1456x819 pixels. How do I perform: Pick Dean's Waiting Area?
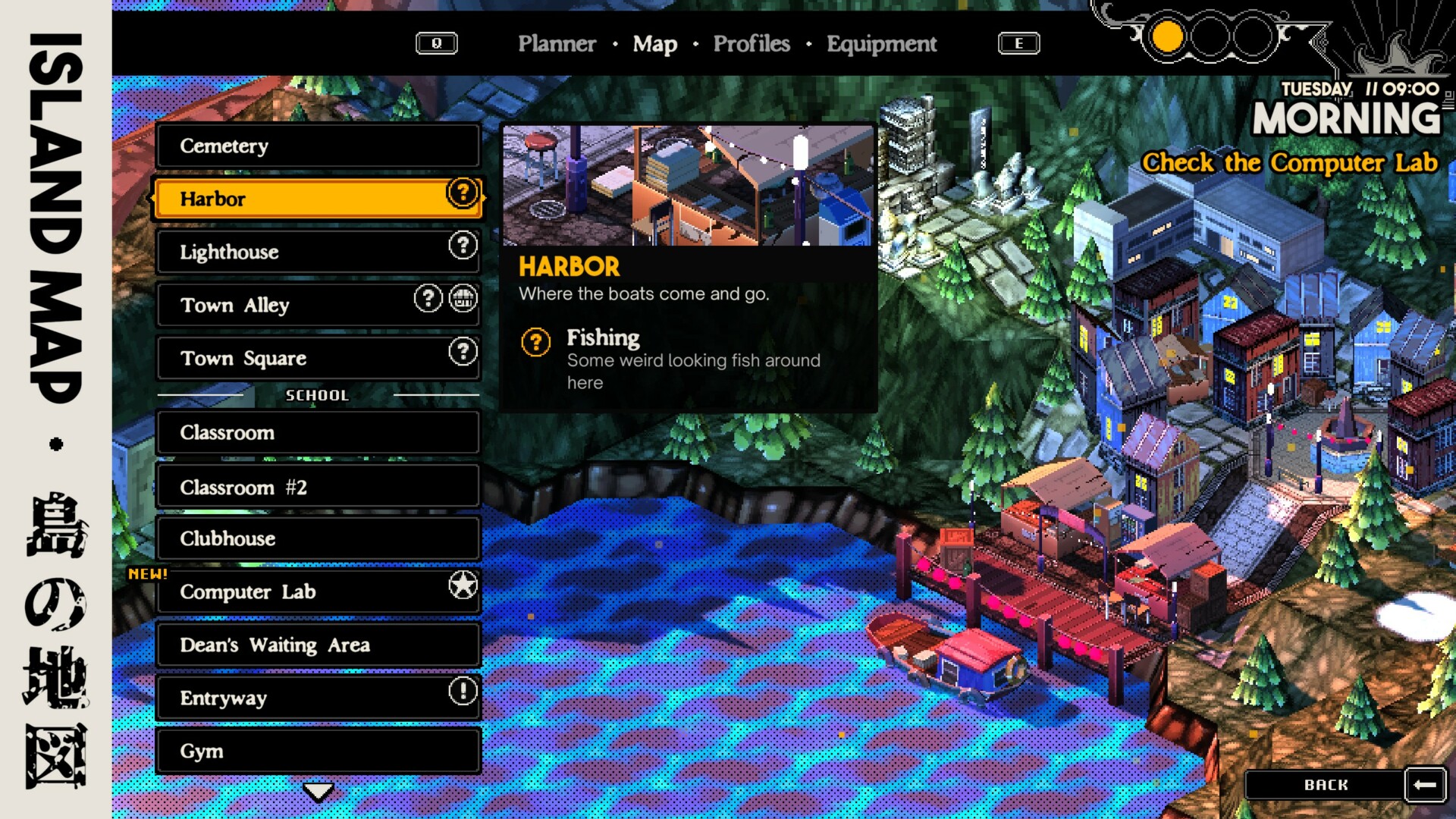coord(318,645)
